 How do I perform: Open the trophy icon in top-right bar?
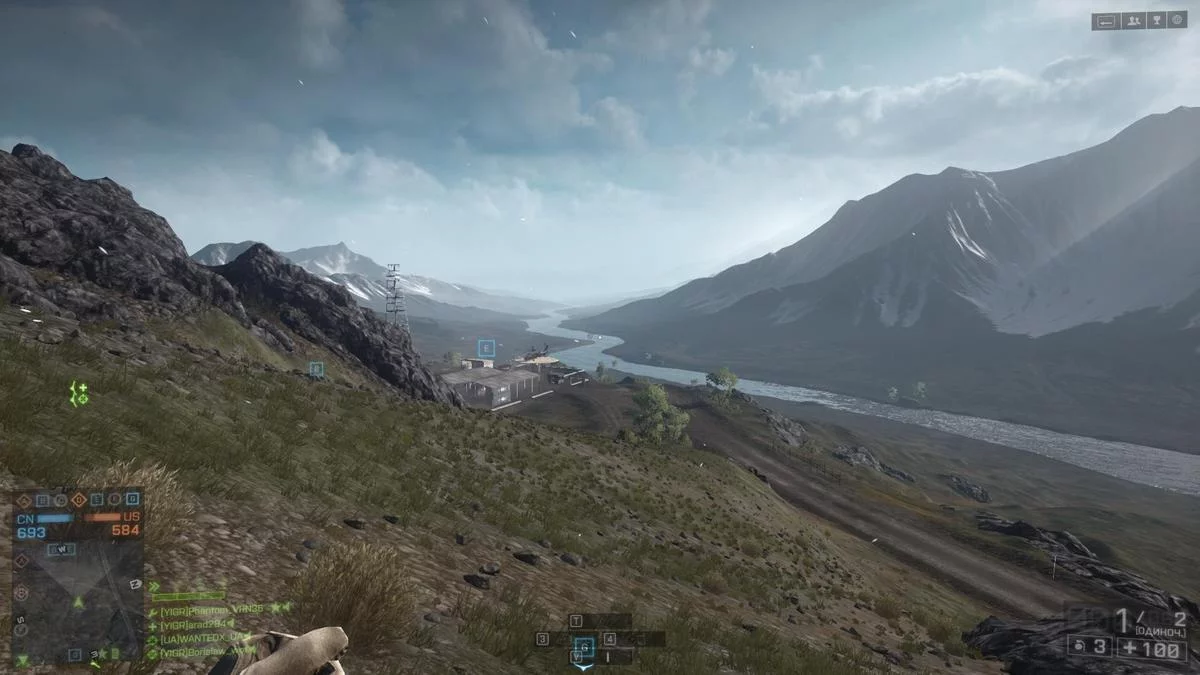(x=1157, y=20)
